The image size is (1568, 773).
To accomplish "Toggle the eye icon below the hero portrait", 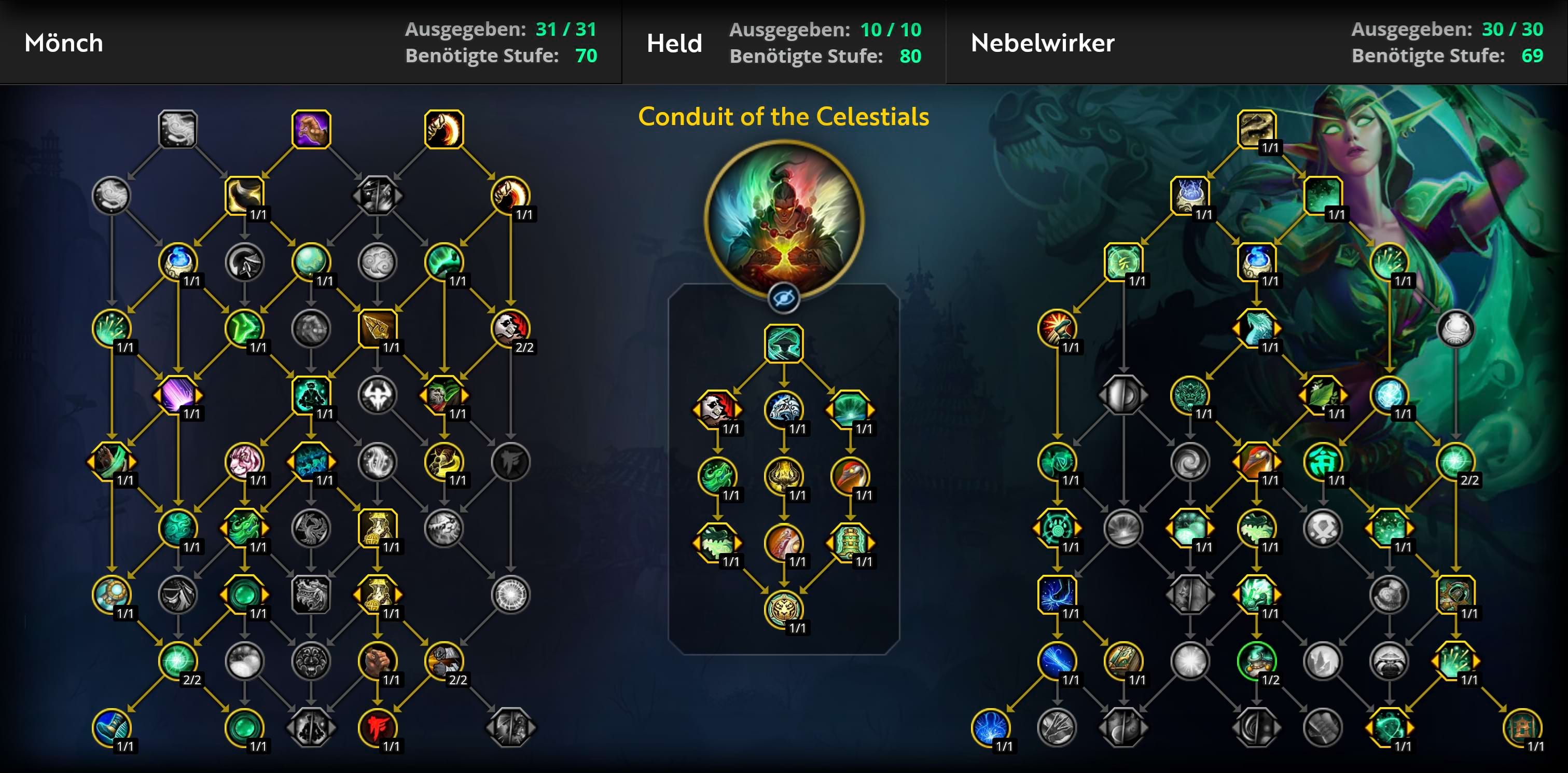I will [783, 298].
